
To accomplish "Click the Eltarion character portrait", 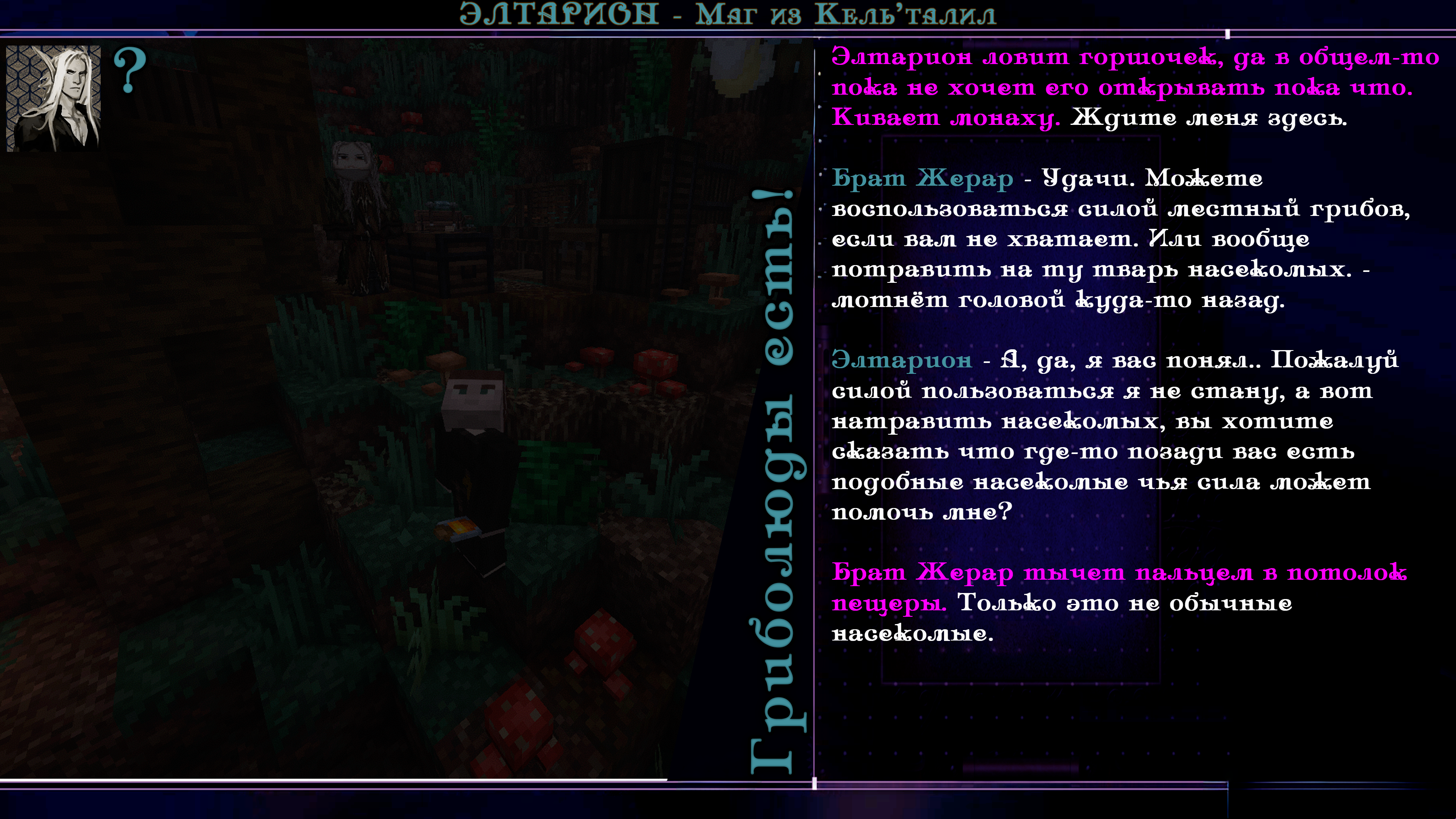I will [53, 98].
